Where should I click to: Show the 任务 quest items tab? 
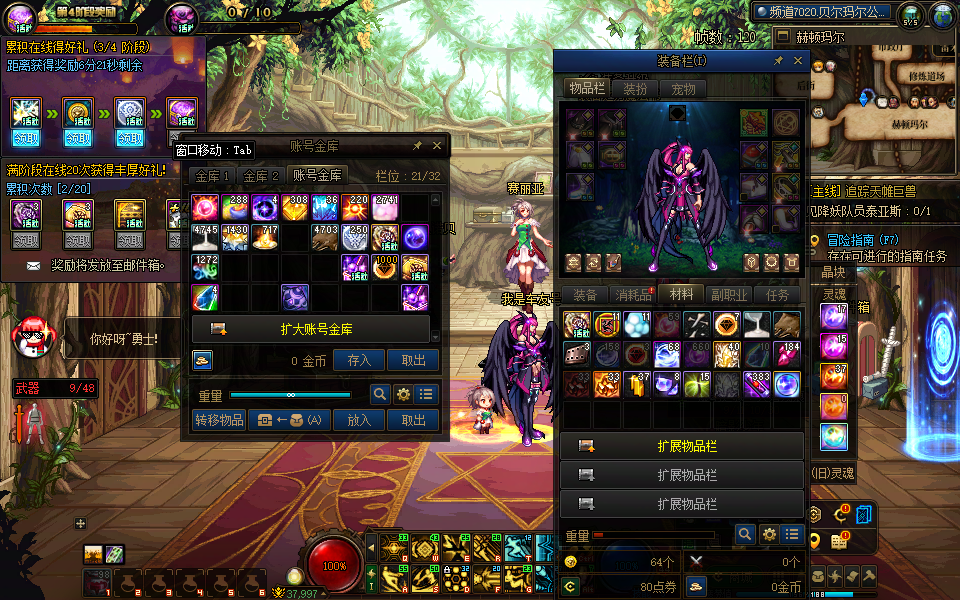pos(777,295)
